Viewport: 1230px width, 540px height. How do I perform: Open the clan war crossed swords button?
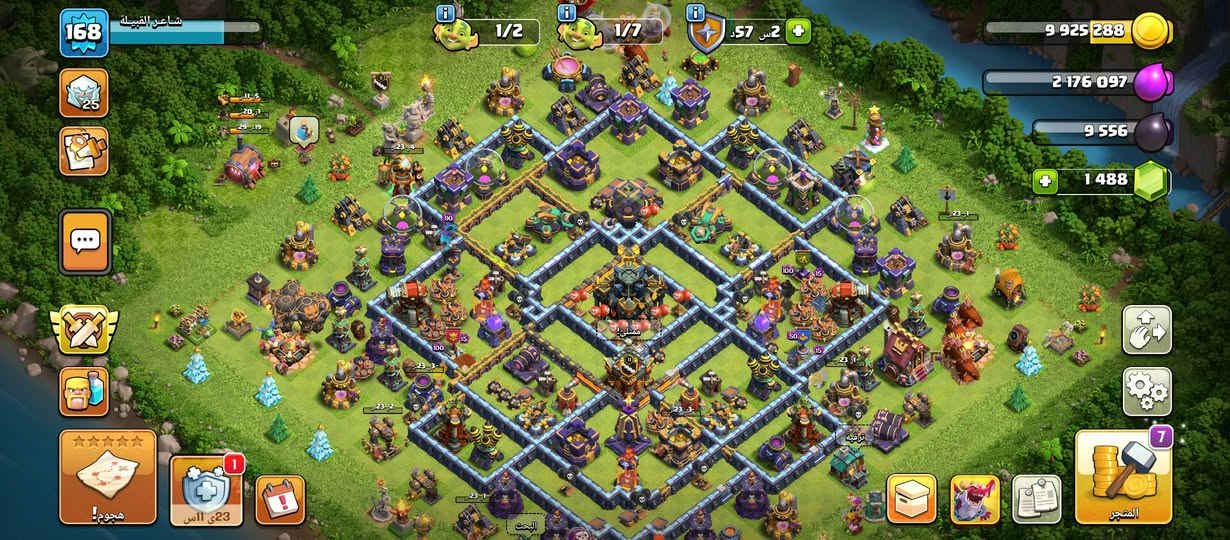[x=84, y=330]
